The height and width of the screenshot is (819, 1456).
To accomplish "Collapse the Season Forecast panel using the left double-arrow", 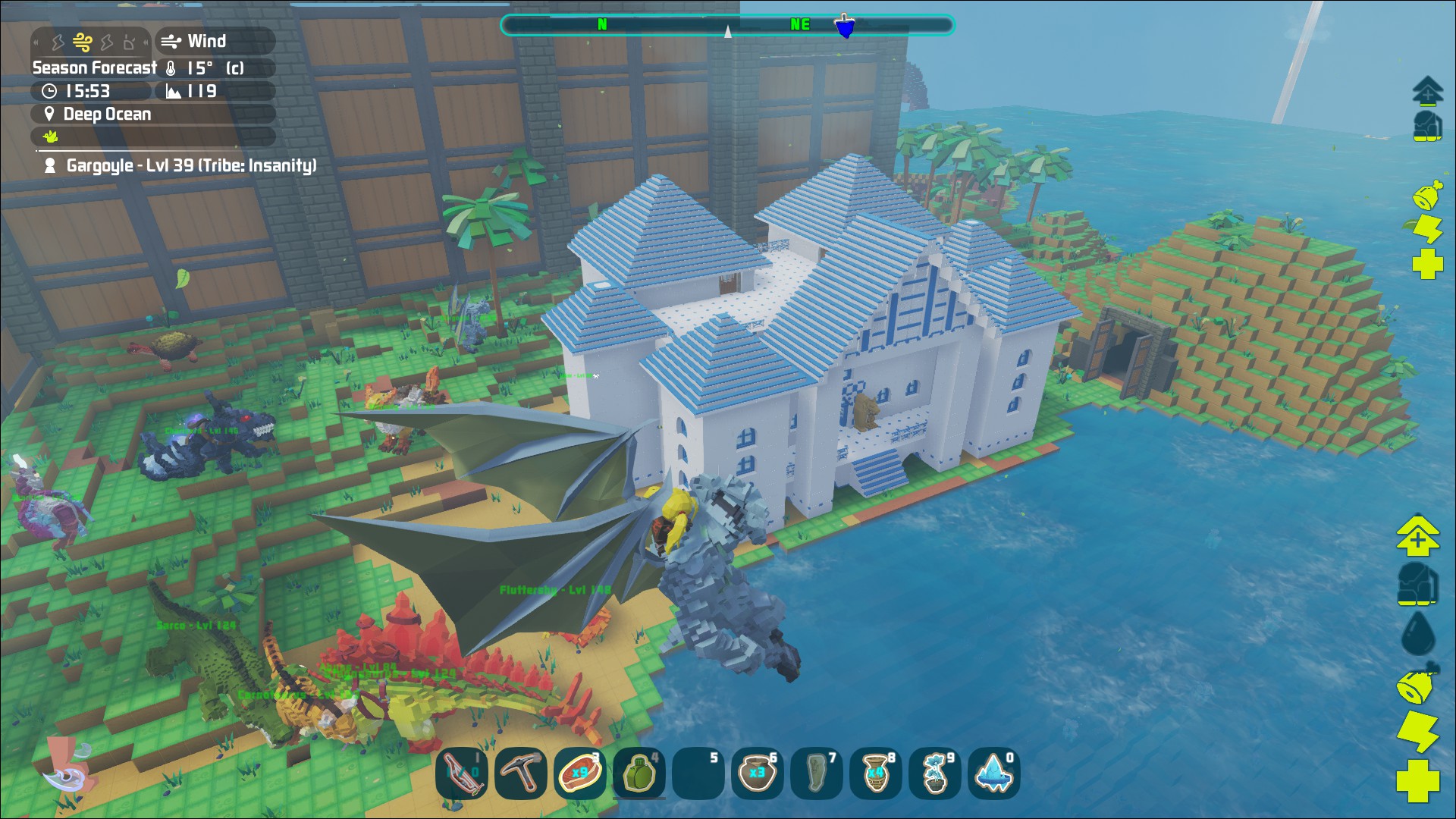I will click(36, 42).
